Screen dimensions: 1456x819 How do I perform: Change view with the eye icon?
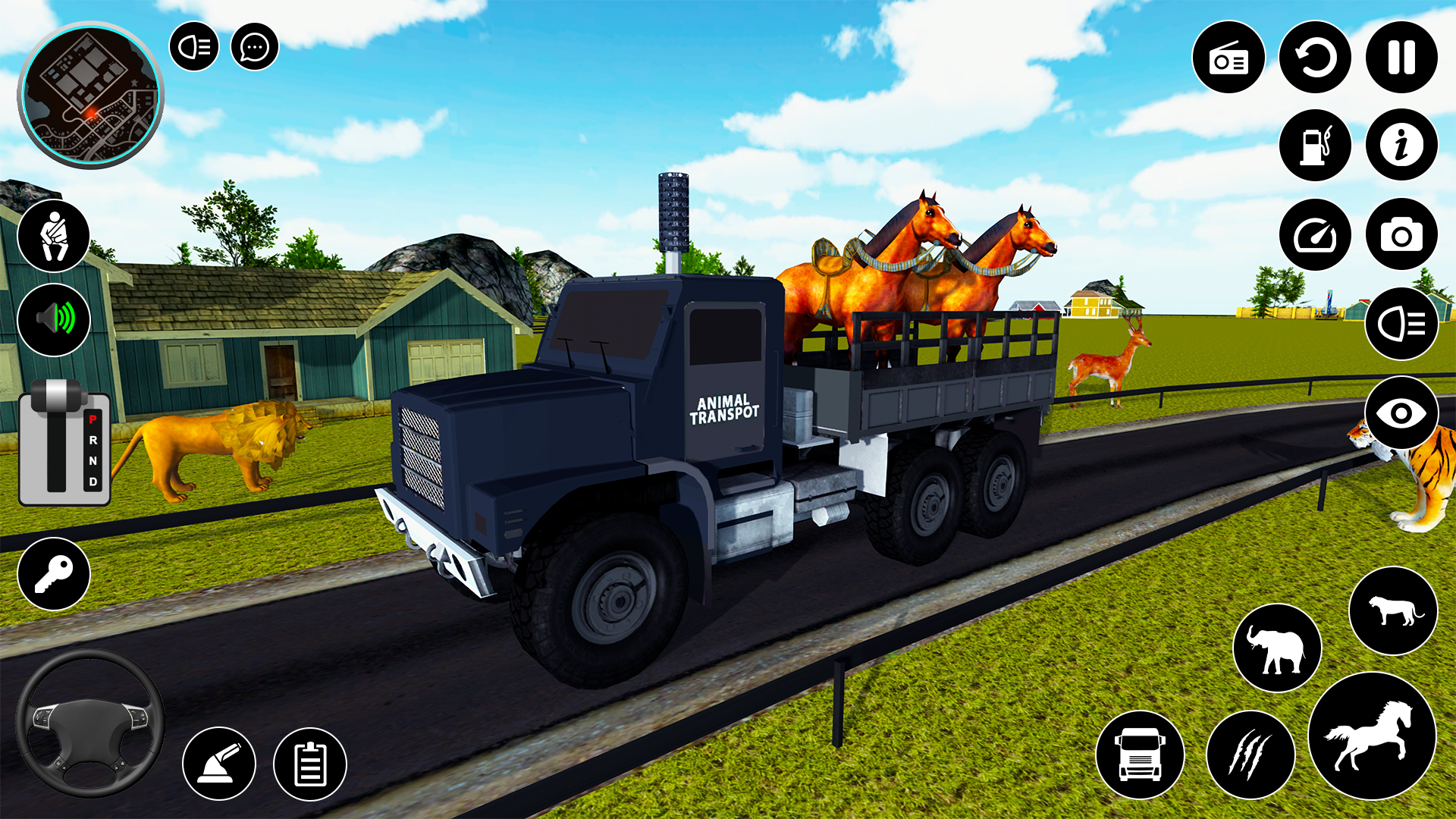pyautogui.click(x=1401, y=413)
